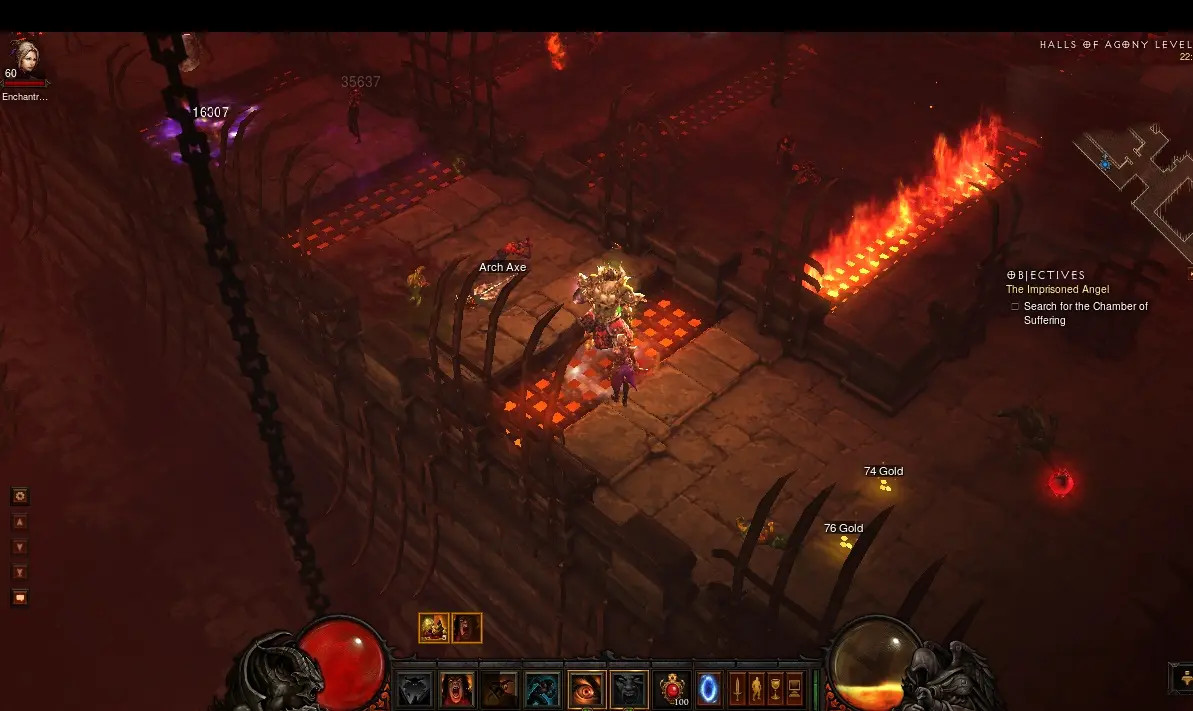The height and width of the screenshot is (711, 1193).
Task: Click the chat scroll-up arrow button
Action: (x=19, y=522)
